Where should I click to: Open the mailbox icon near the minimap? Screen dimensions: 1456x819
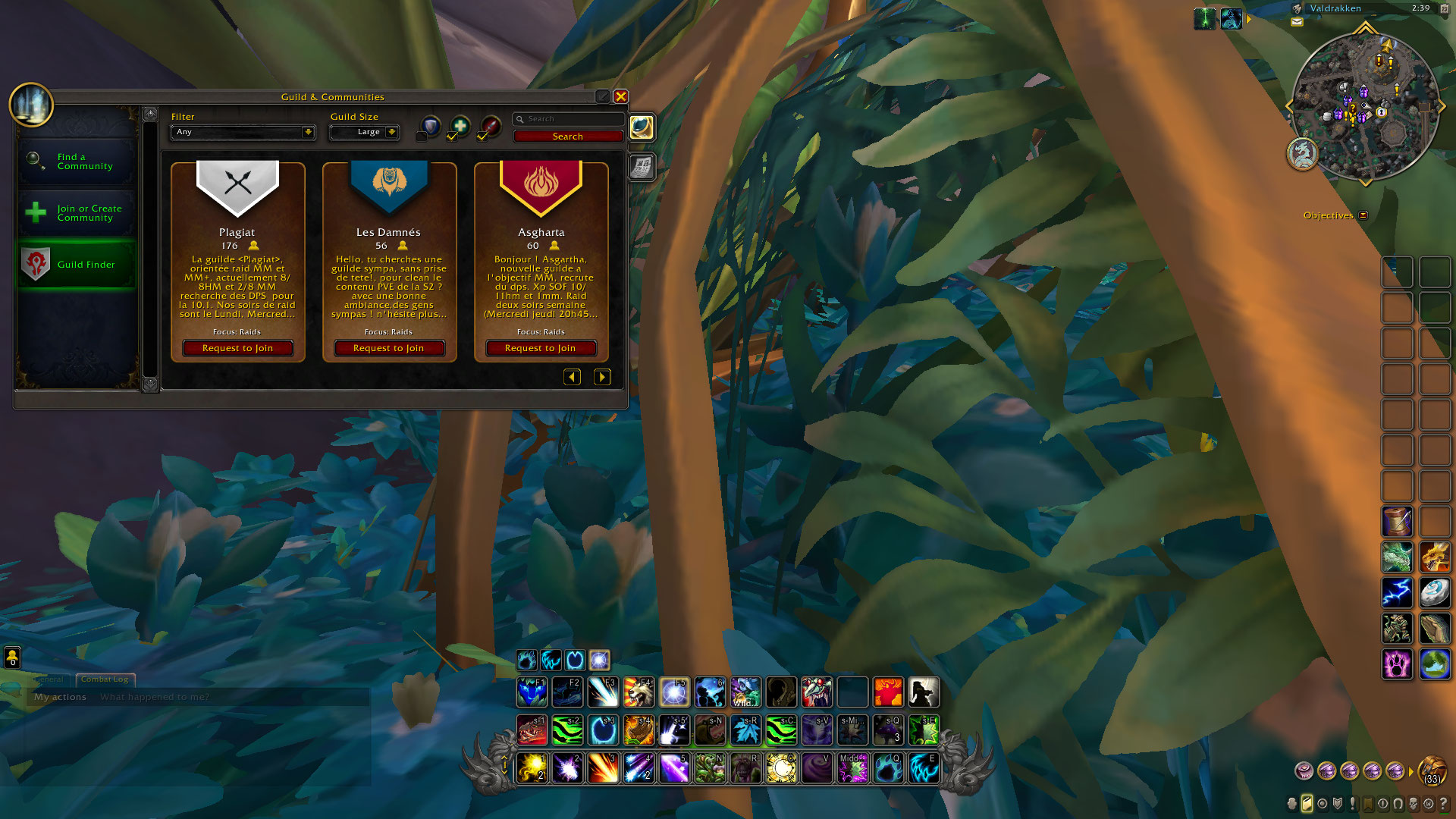(1297, 23)
